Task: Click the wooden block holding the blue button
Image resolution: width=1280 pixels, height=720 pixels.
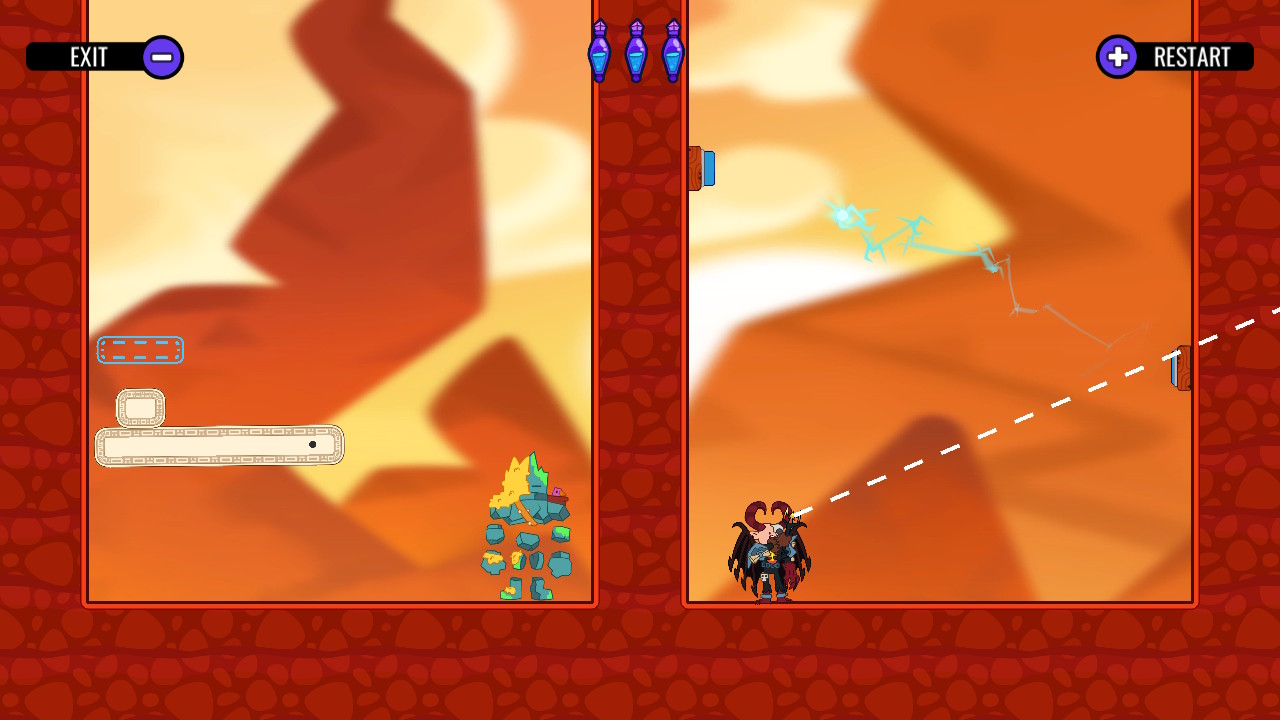Action: click(x=695, y=168)
